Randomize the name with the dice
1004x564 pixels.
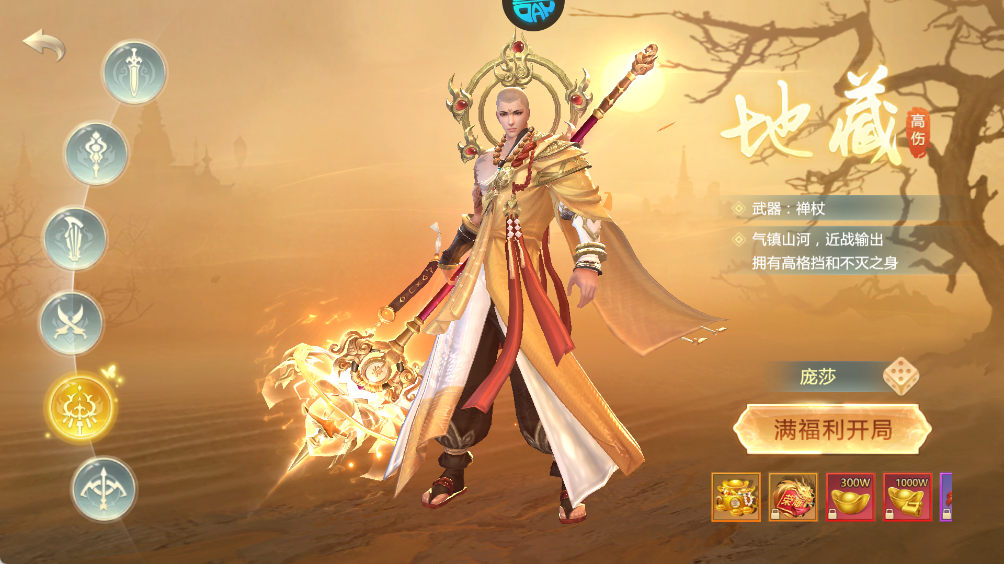900,377
